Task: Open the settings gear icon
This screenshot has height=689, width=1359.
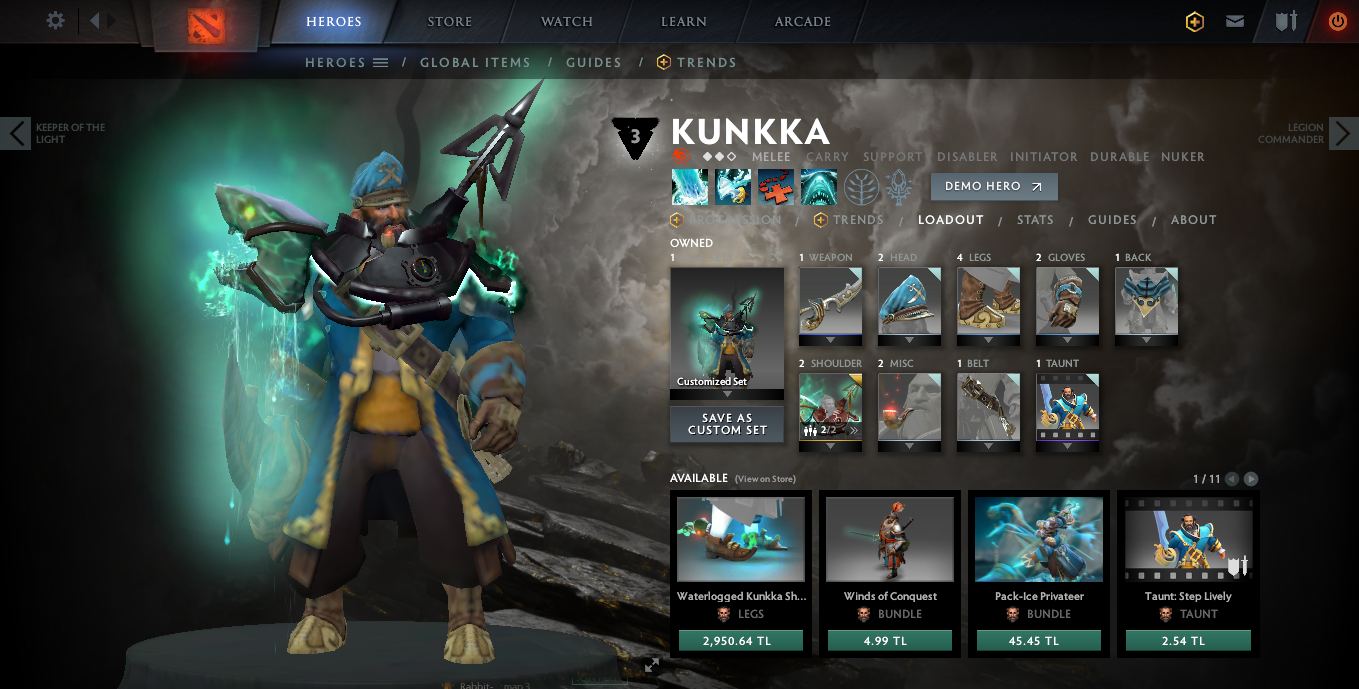Action: point(56,21)
